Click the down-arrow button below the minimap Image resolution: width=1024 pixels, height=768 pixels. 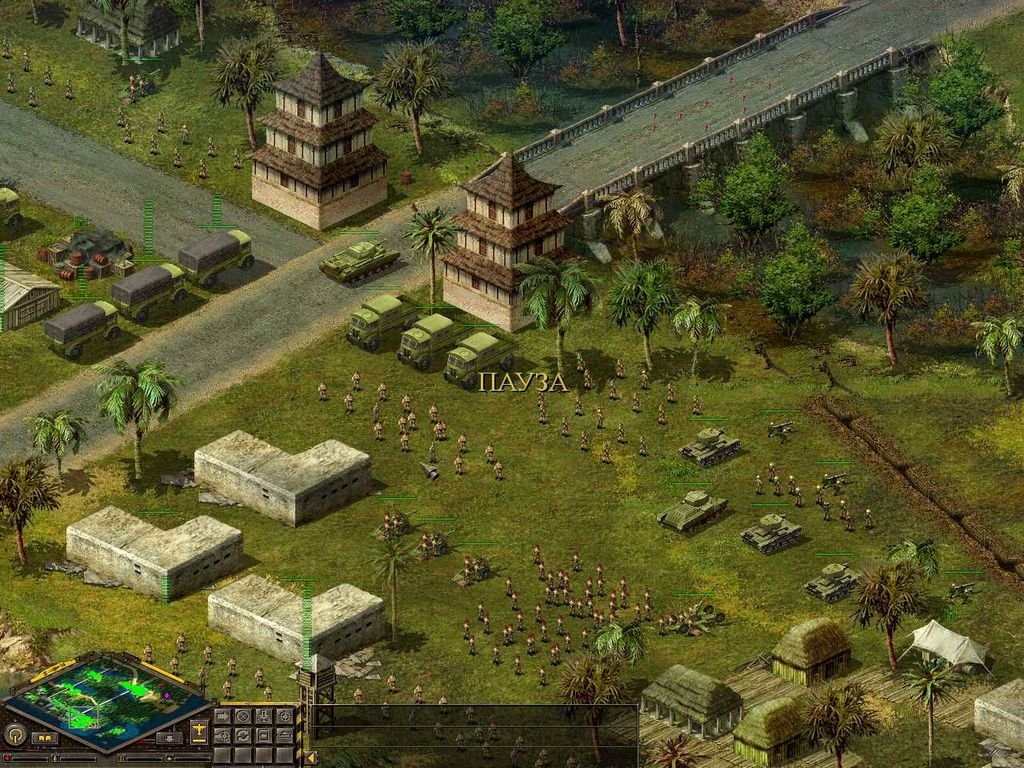(x=169, y=738)
